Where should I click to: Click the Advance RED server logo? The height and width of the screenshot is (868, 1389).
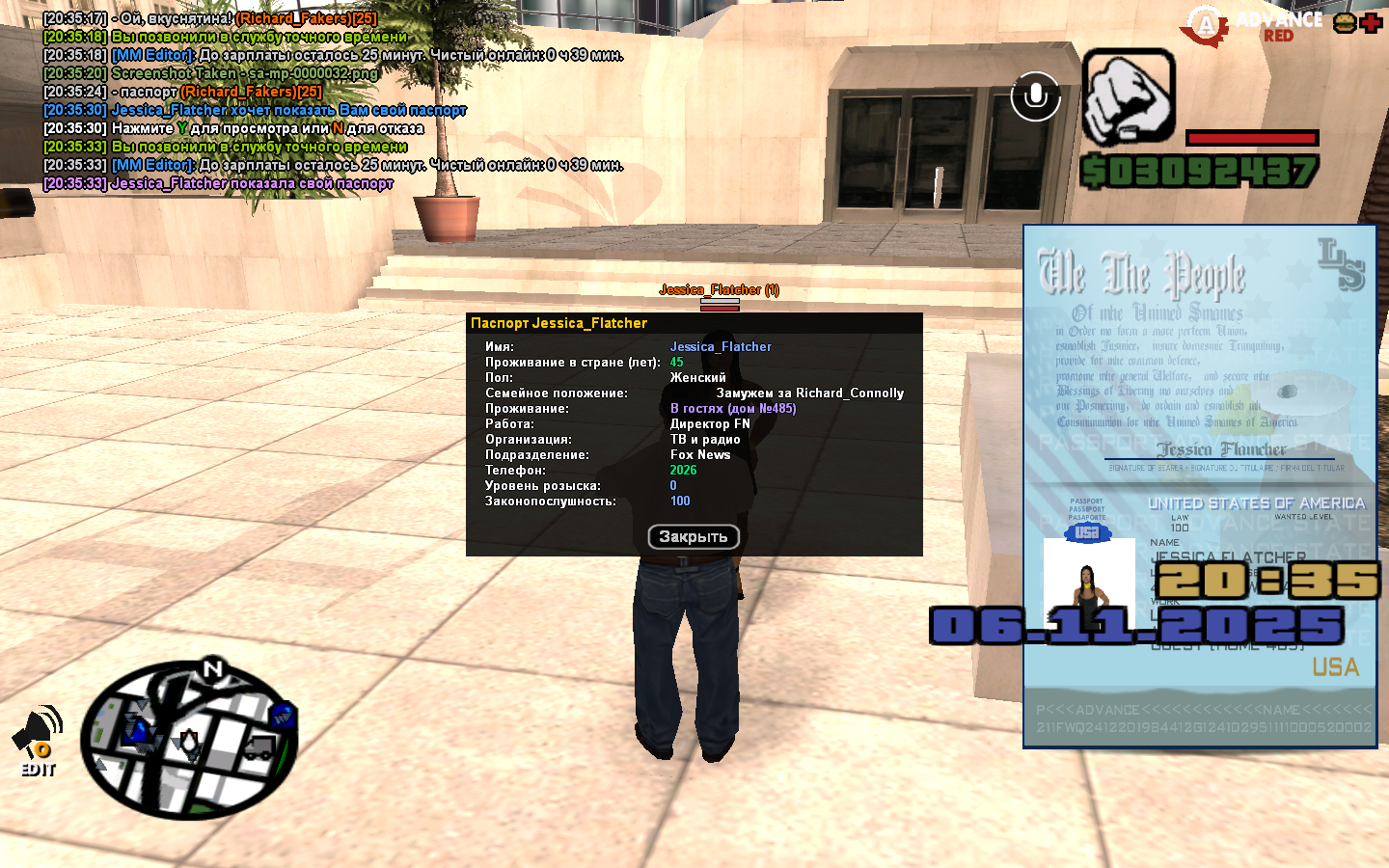pos(1255,26)
